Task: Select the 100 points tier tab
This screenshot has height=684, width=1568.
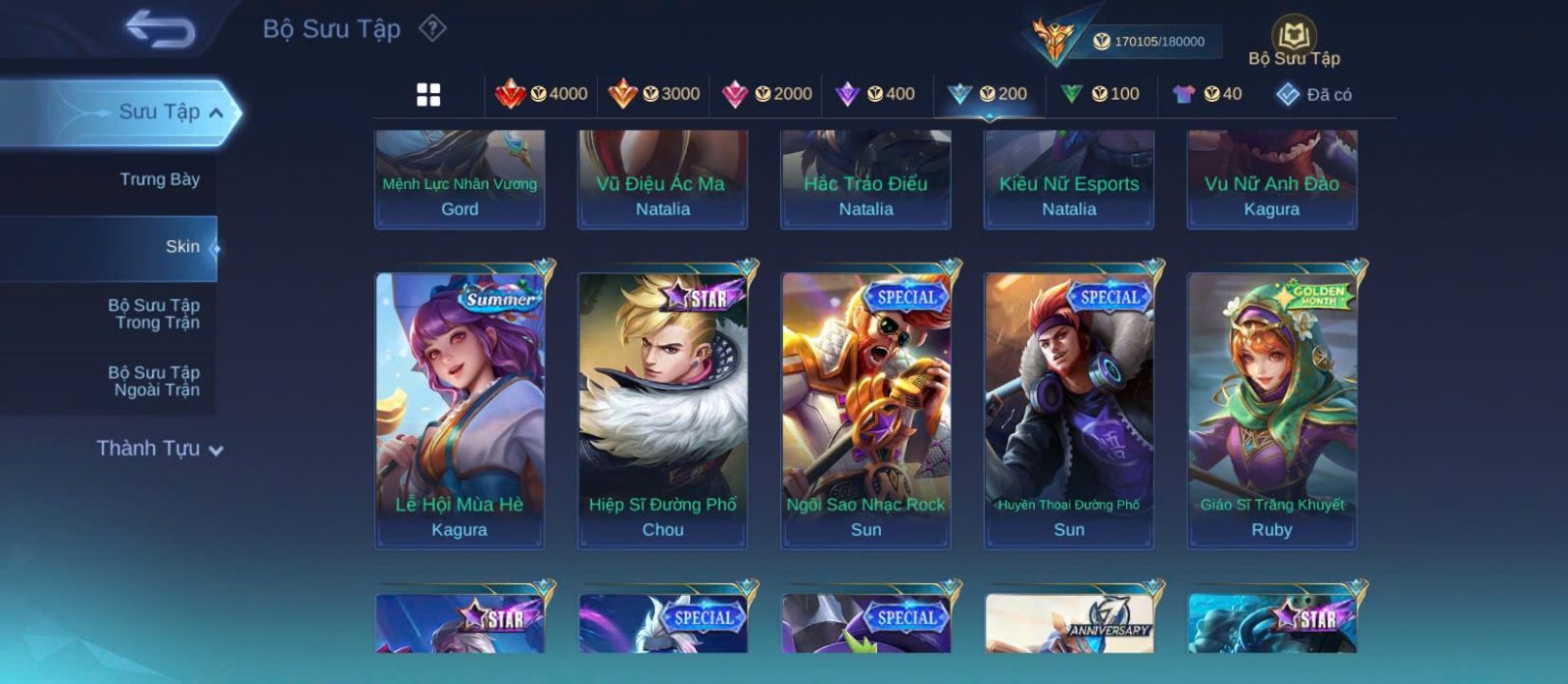Action: point(1101,94)
